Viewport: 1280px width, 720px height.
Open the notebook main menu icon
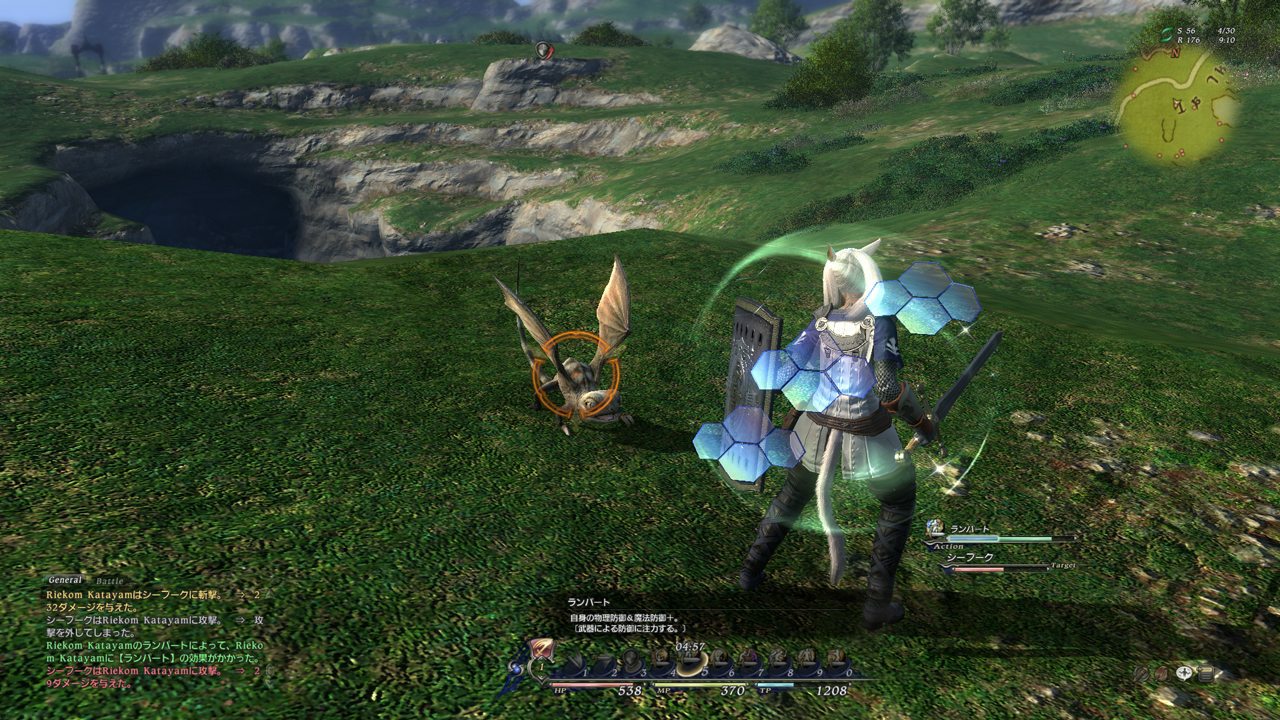tap(1207, 673)
